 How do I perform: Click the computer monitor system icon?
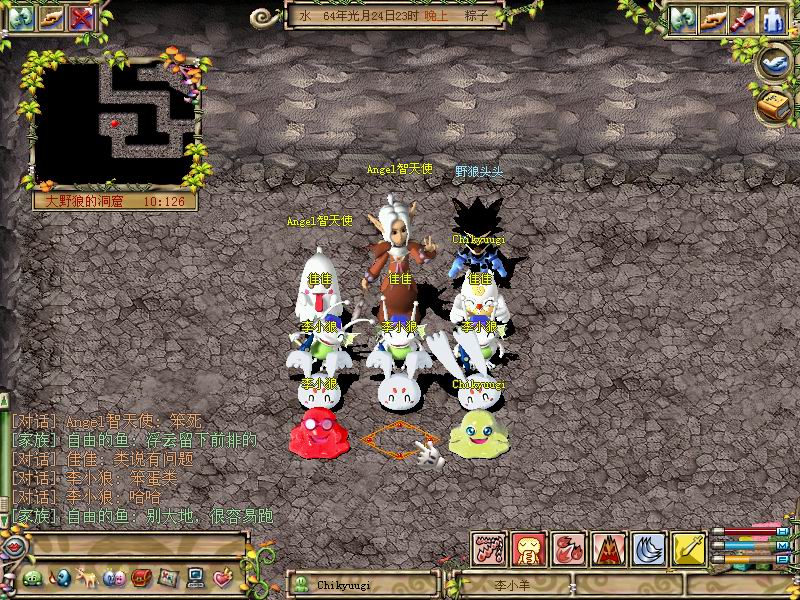194,578
